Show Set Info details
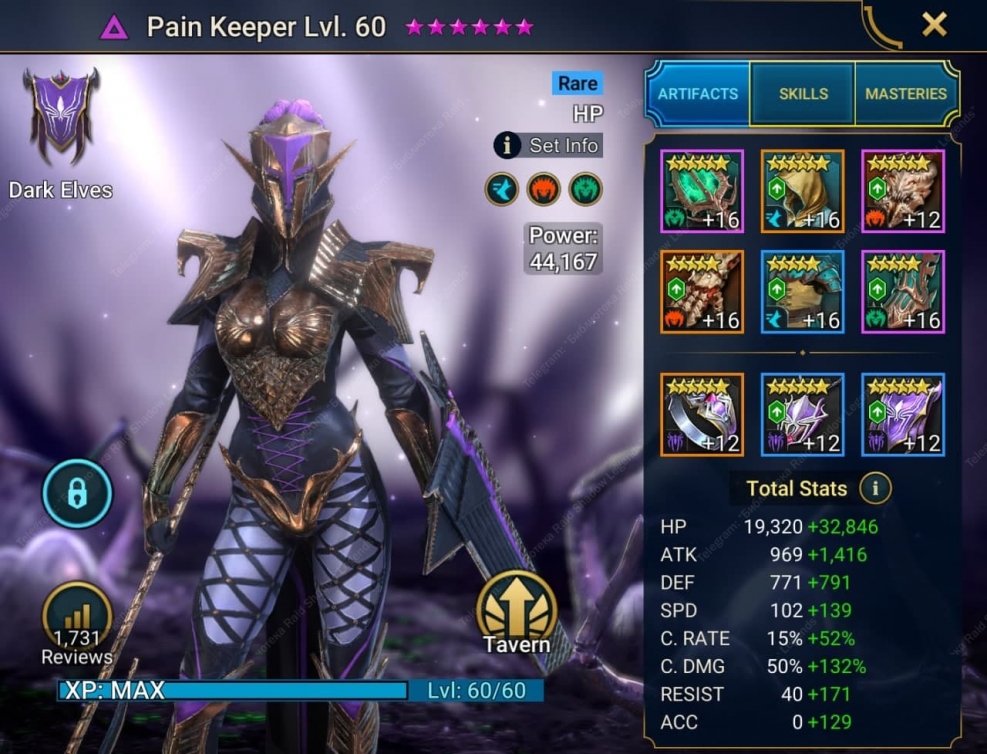 (x=549, y=145)
